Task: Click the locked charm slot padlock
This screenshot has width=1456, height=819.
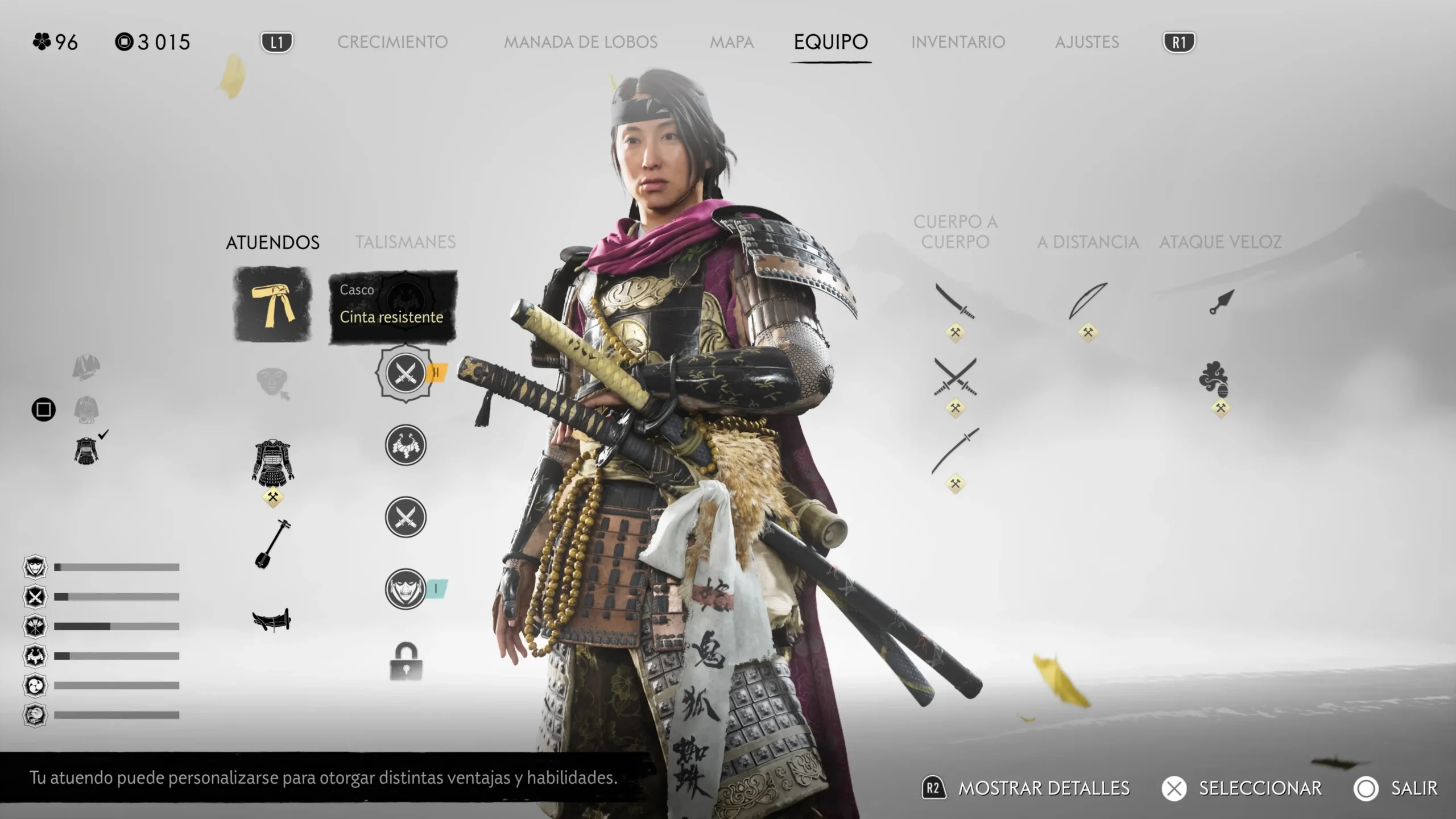Action: [406, 661]
